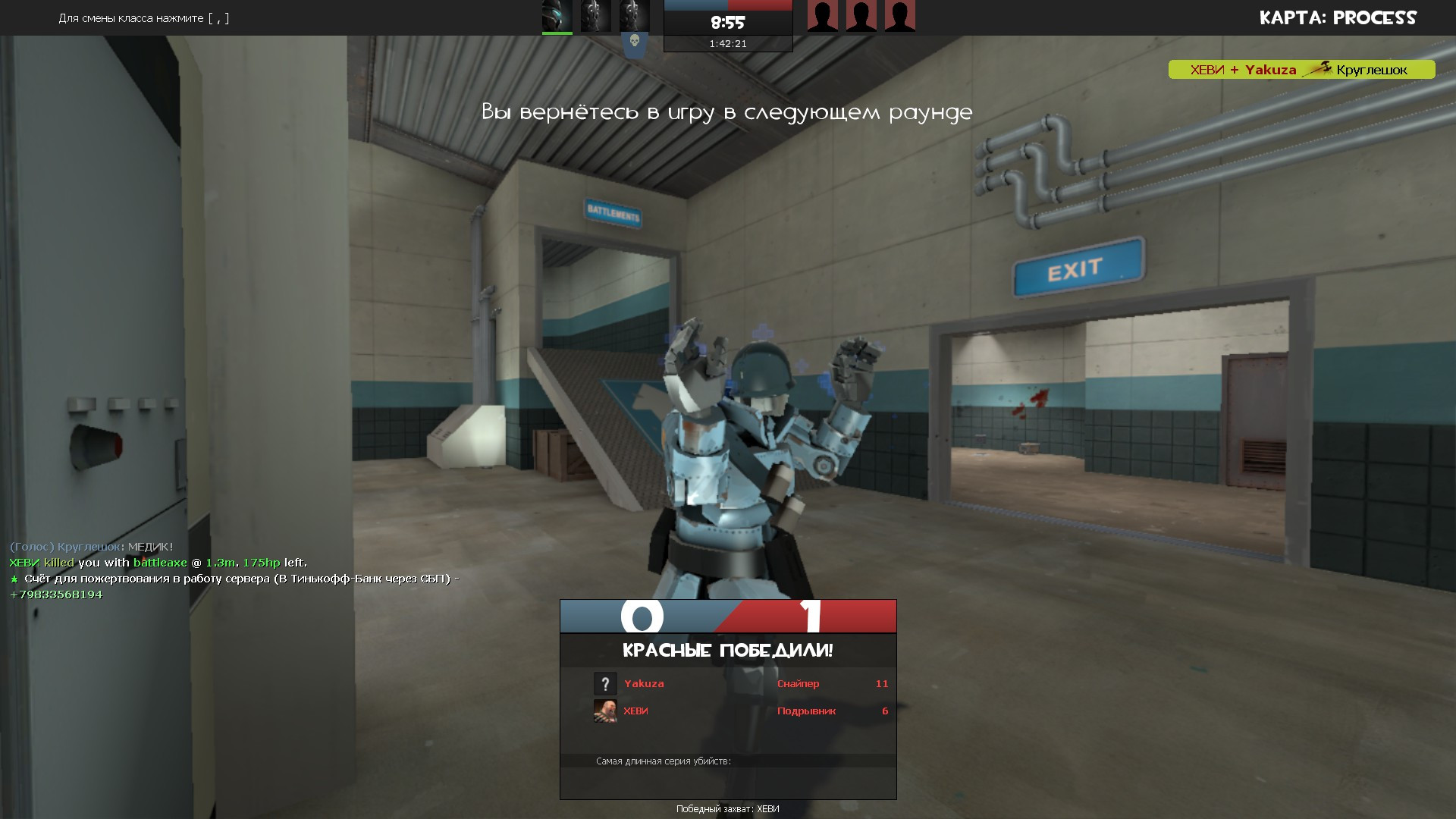Click ХЕВИ's Heavy class avatar icon
The width and height of the screenshot is (1456, 819).
[604, 711]
